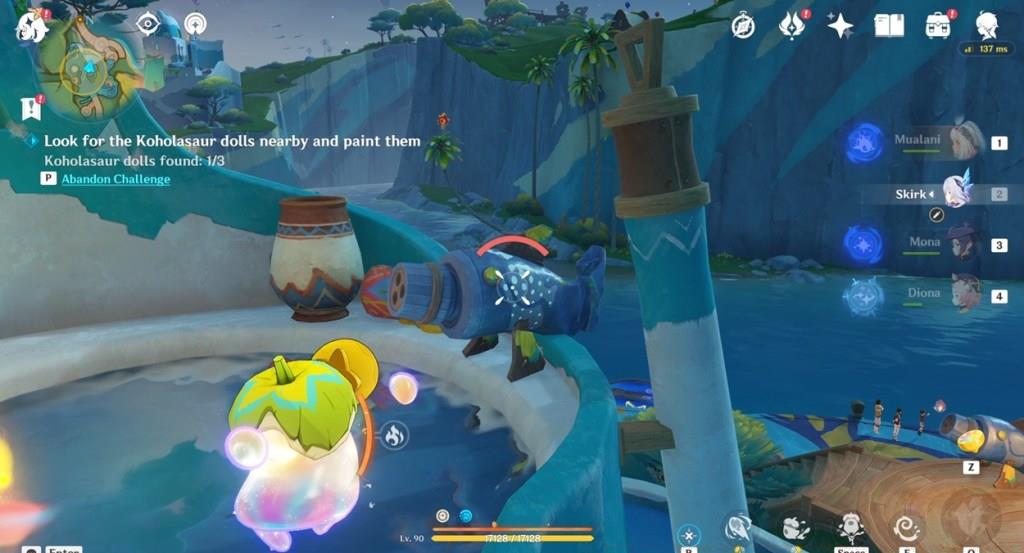Screen dimensions: 1024x553
Task: Click the signal beacon icon near minimap
Action: coord(195,24)
